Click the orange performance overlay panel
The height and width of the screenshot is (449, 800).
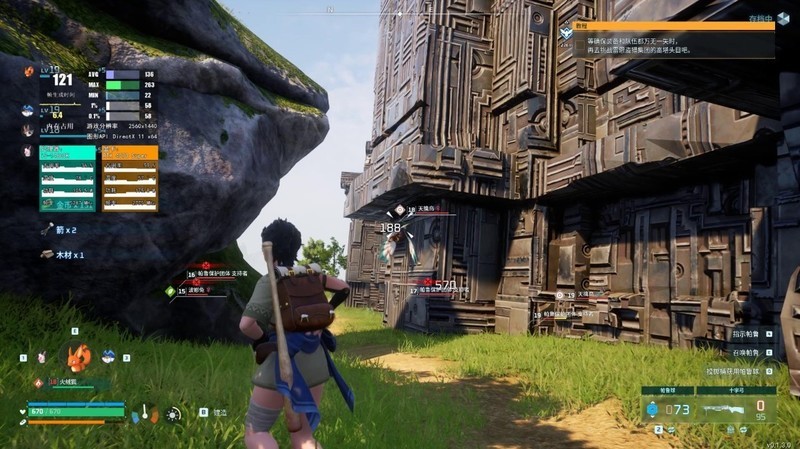[x=130, y=179]
